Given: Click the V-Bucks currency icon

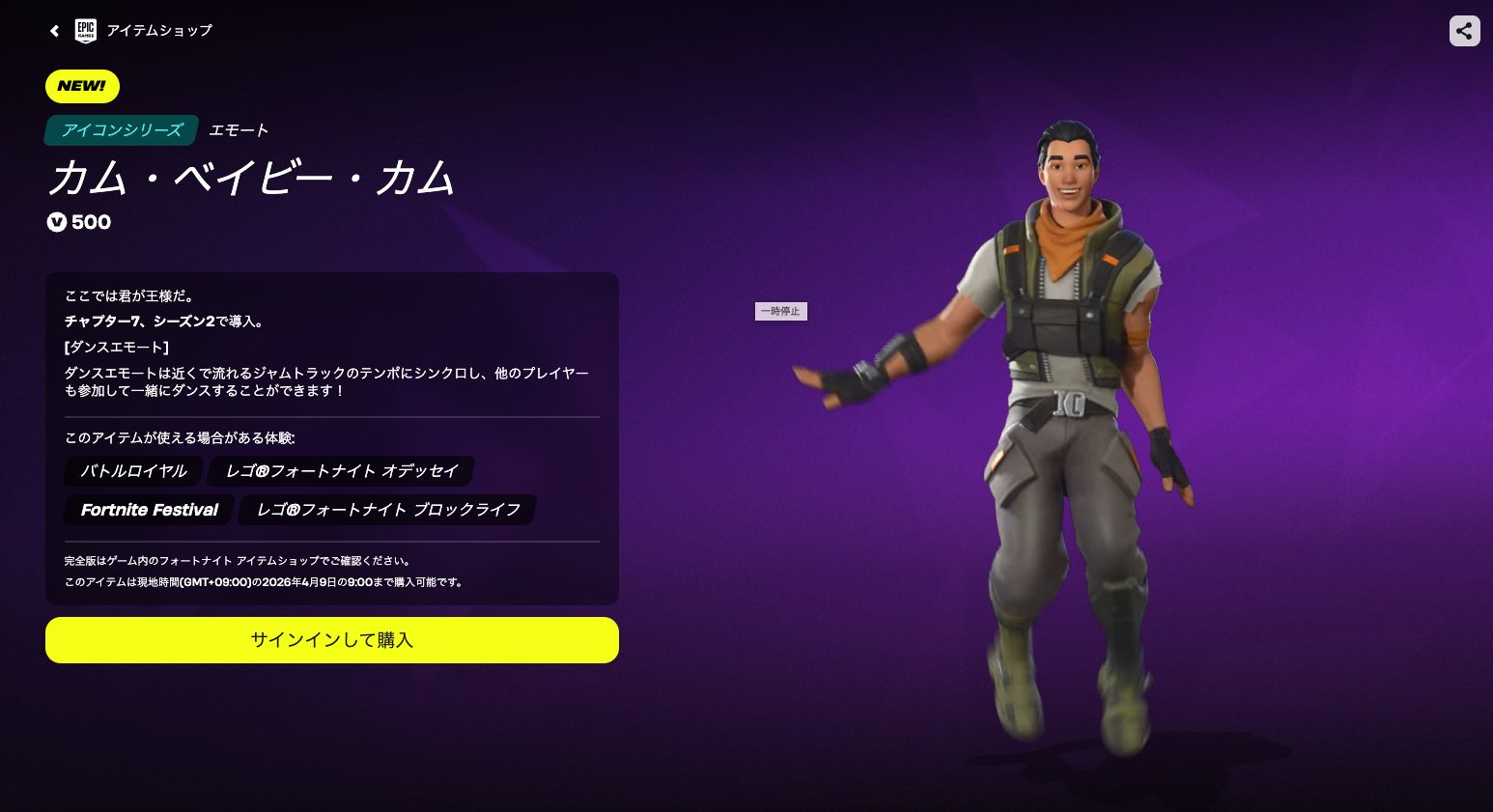Looking at the screenshot, I should [x=57, y=222].
